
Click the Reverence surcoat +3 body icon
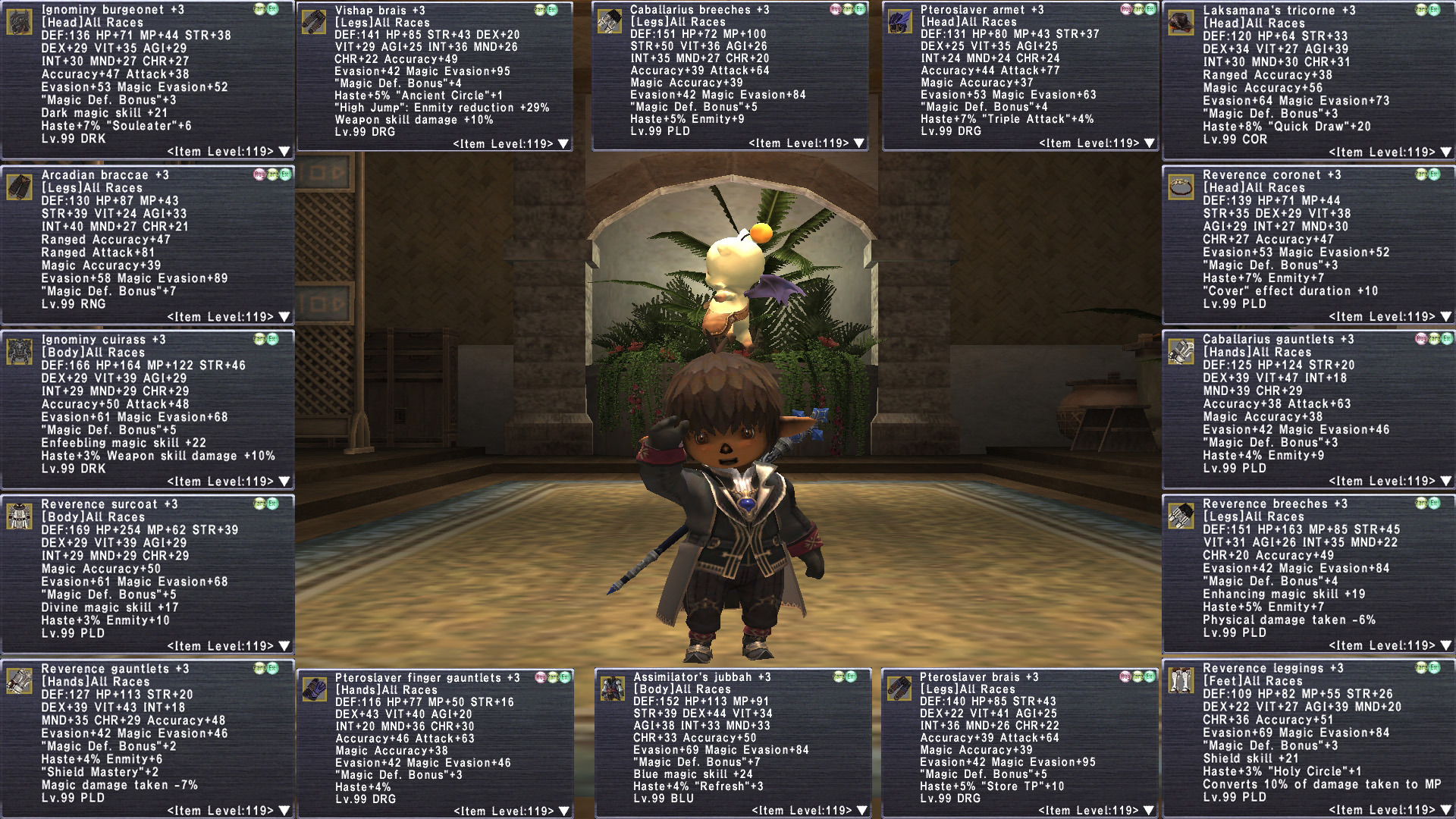tap(20, 516)
